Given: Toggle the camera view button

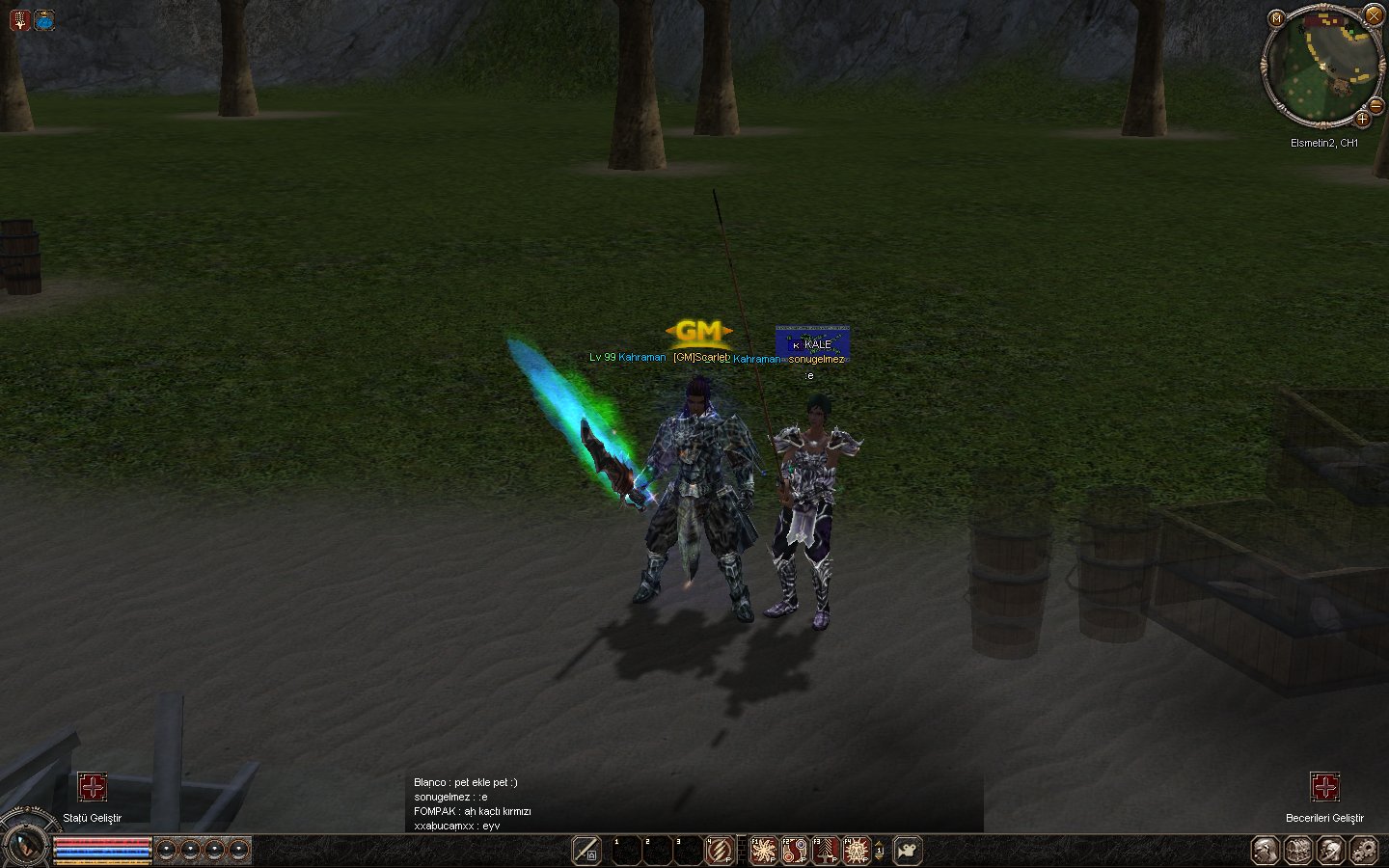Looking at the screenshot, I should pyautogui.click(x=908, y=851).
